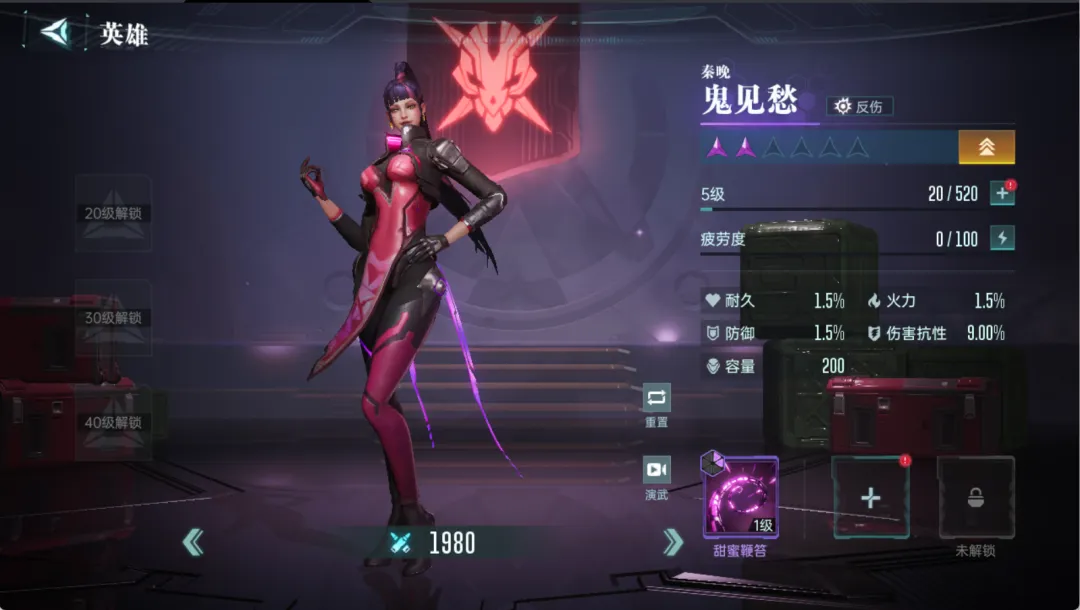This screenshot has width=1080, height=610.
Task: Select the locked 未解锁 skill slot
Action: tap(975, 498)
